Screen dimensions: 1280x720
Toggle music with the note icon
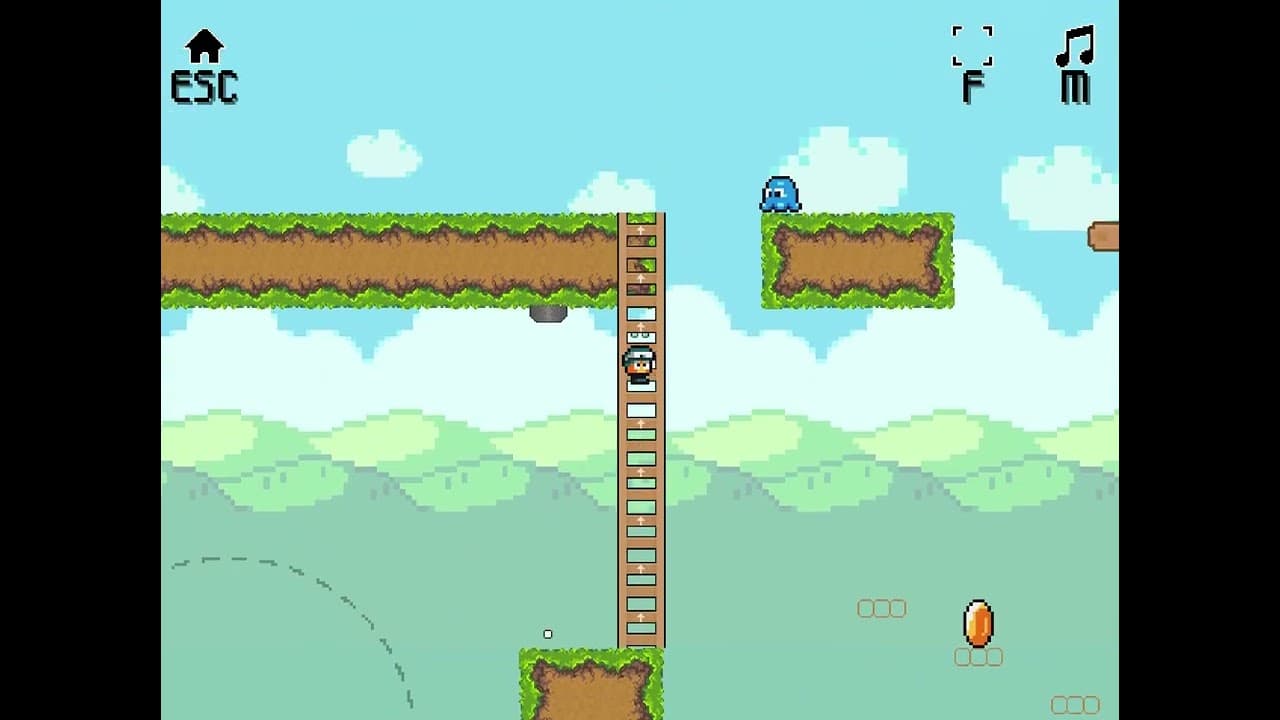pos(1075,47)
